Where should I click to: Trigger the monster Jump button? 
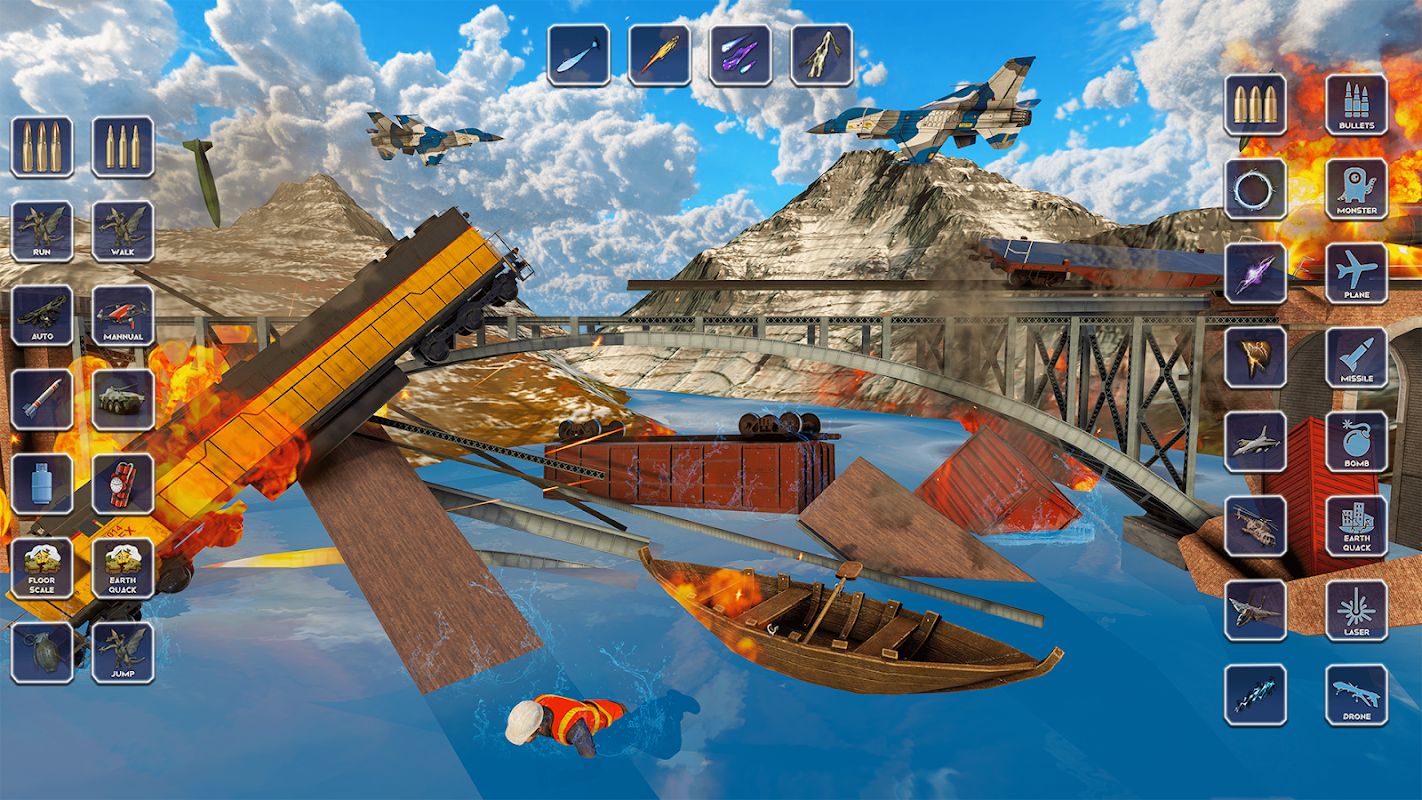(x=123, y=652)
